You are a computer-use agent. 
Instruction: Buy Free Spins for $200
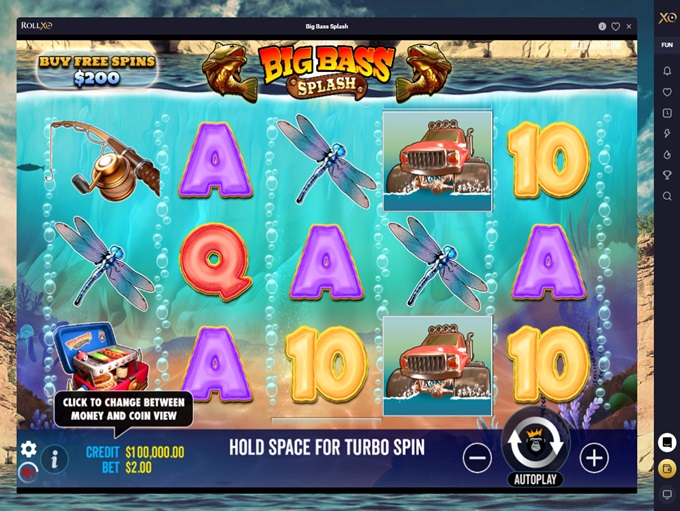click(x=97, y=69)
